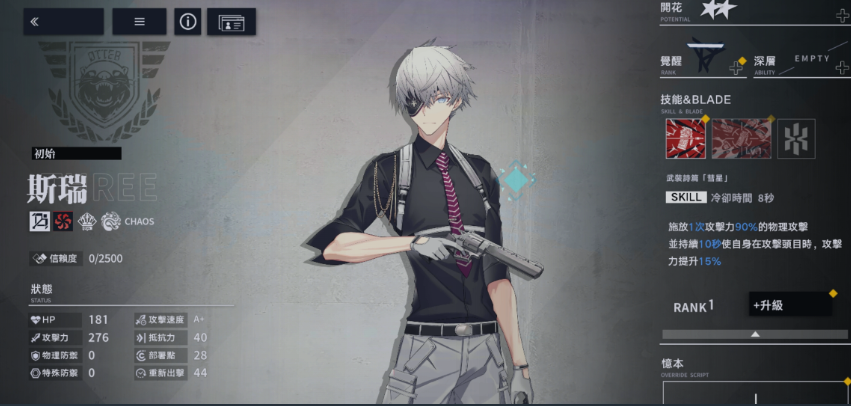Raise 覺醒 rank with its plus button

pos(737,66)
